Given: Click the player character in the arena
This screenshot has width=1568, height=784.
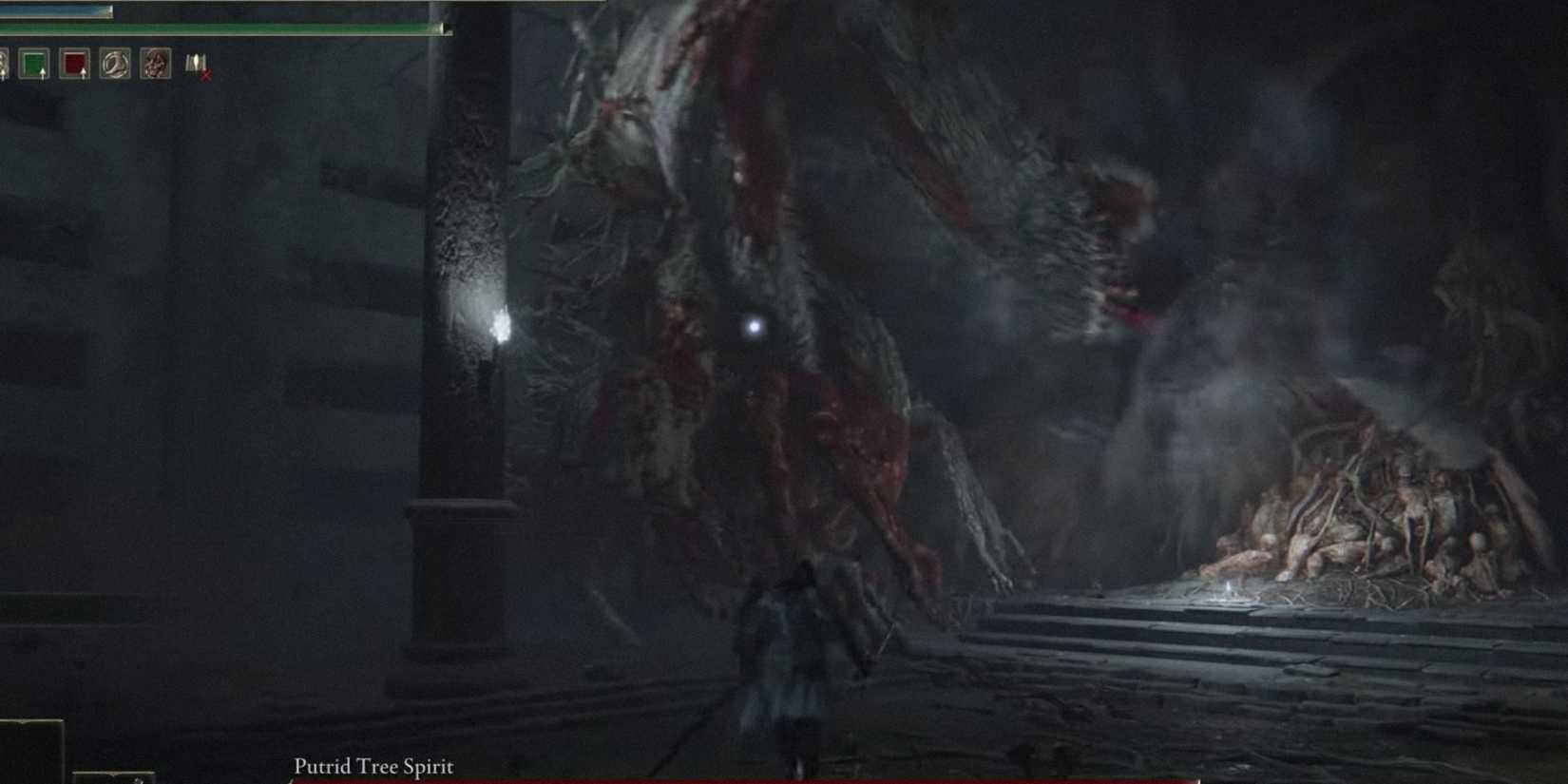Looking at the screenshot, I should point(794,665).
